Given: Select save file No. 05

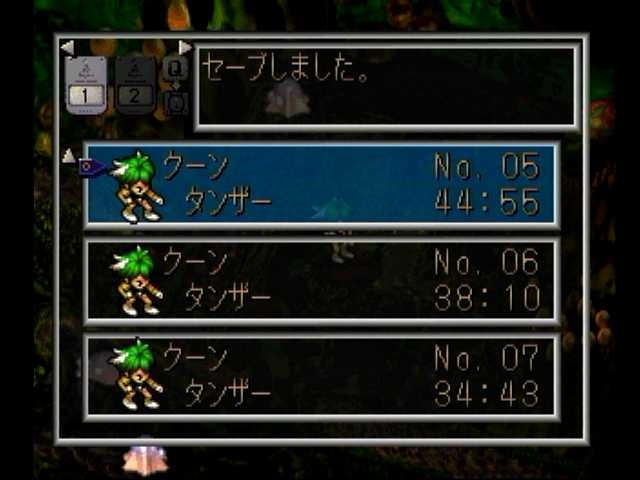Looking at the screenshot, I should [322, 184].
